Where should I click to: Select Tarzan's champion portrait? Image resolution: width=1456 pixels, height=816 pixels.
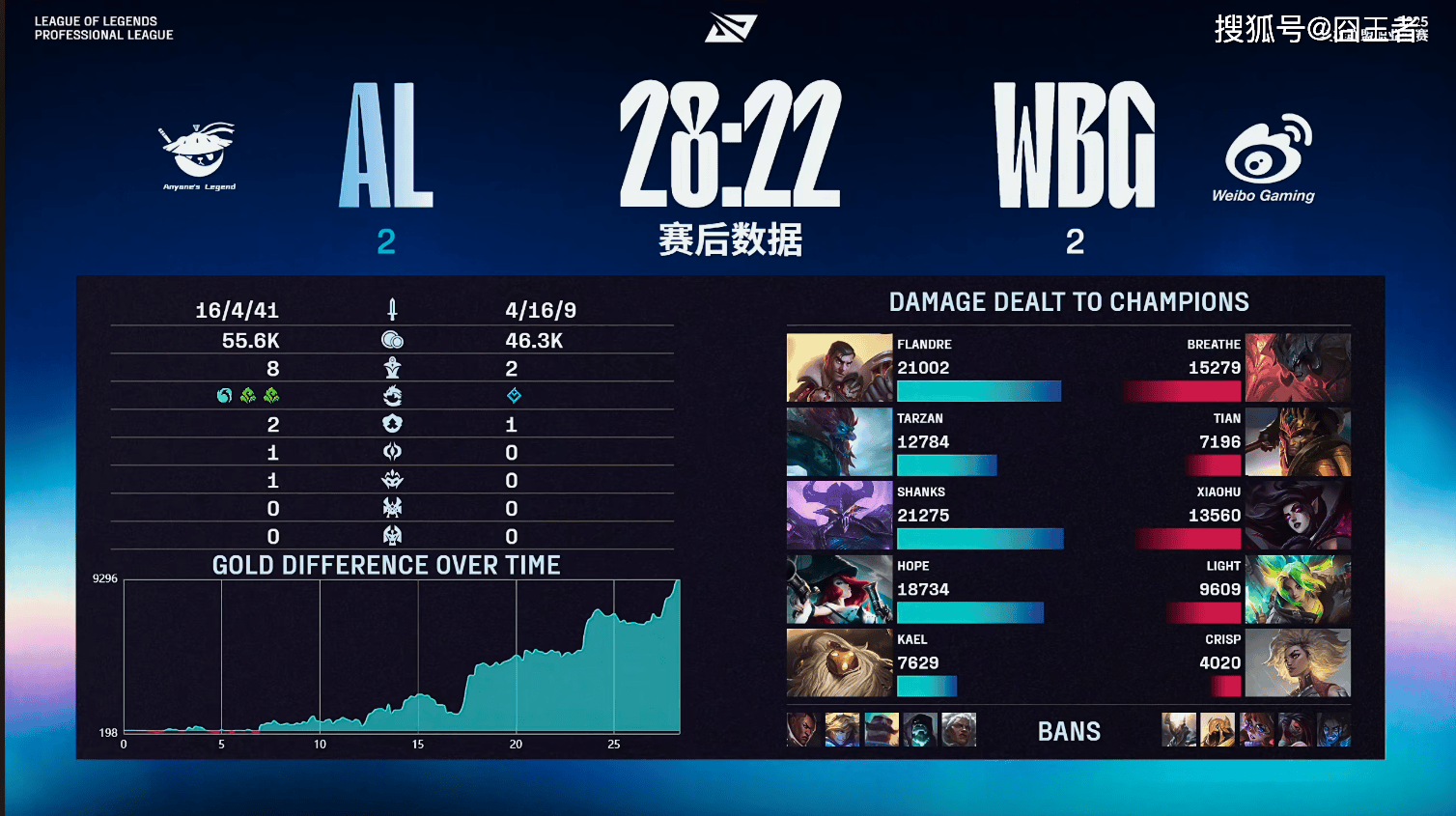(x=839, y=442)
